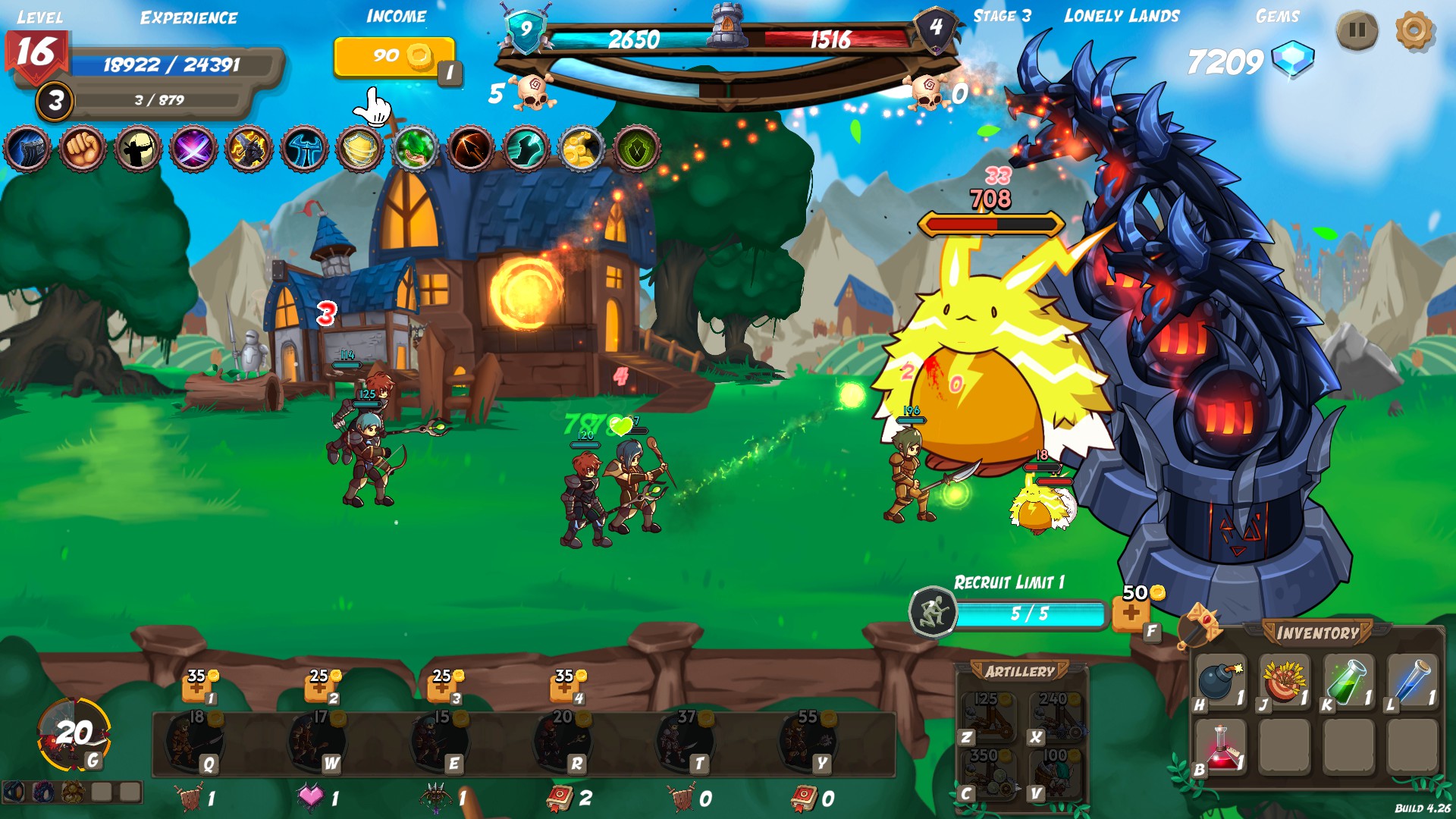
Task: Upgrade income with the 90 gold button
Action: [394, 57]
